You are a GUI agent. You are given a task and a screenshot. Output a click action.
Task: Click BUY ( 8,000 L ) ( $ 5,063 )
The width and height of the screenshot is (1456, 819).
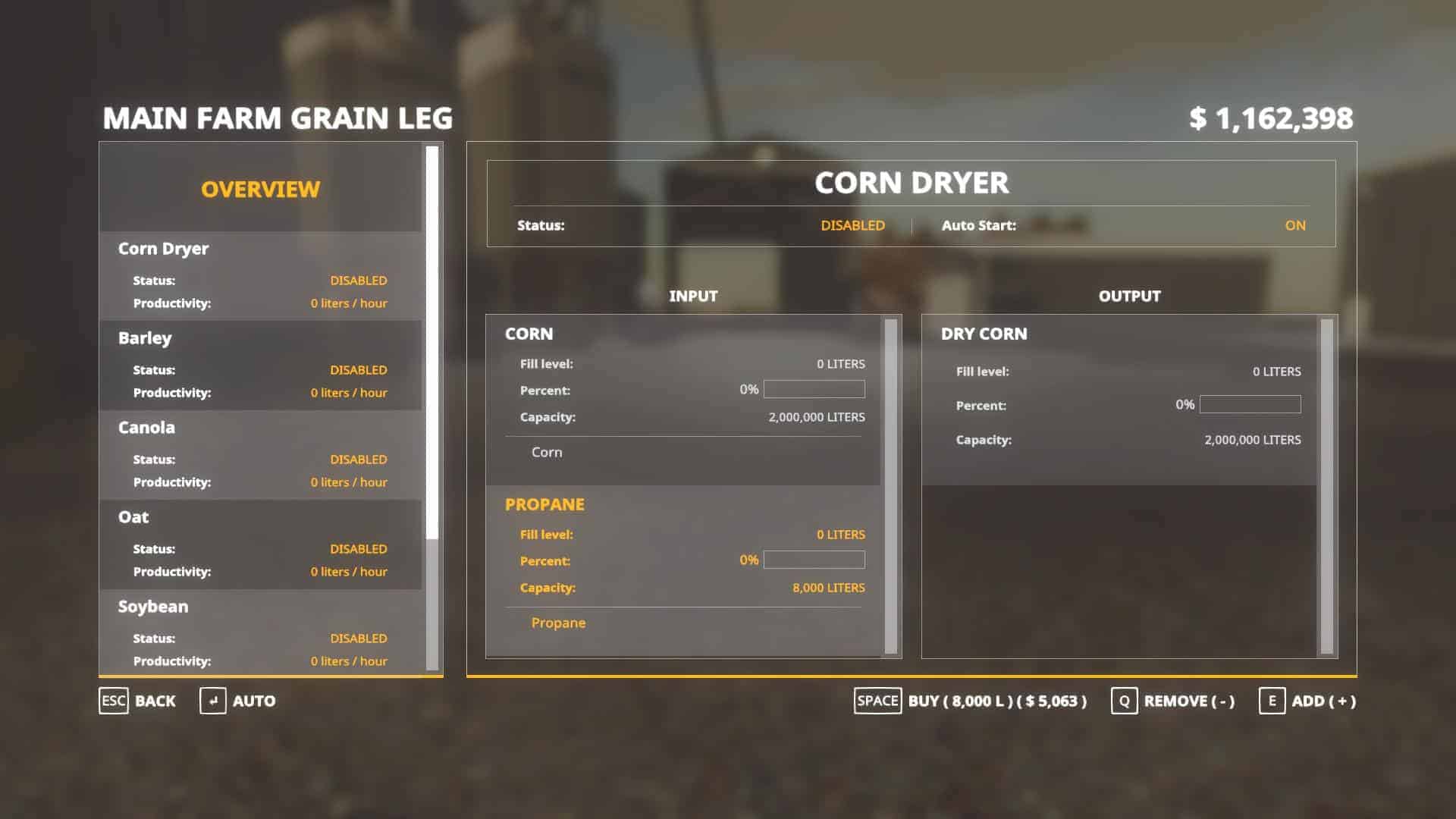coord(997,701)
